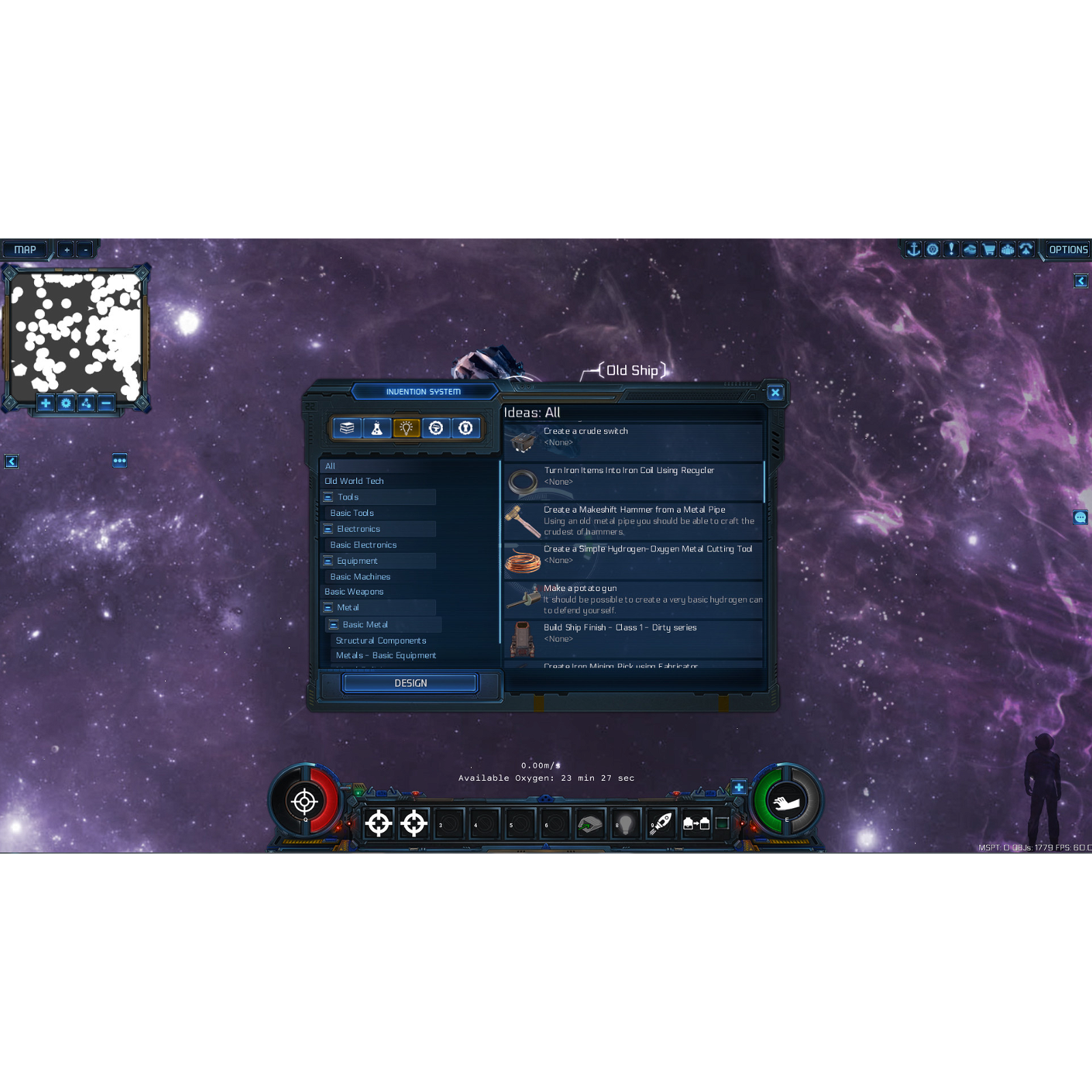This screenshot has width=1092, height=1092.
Task: Collapse the panel with the left-edge chevron
Action: (x=12, y=461)
